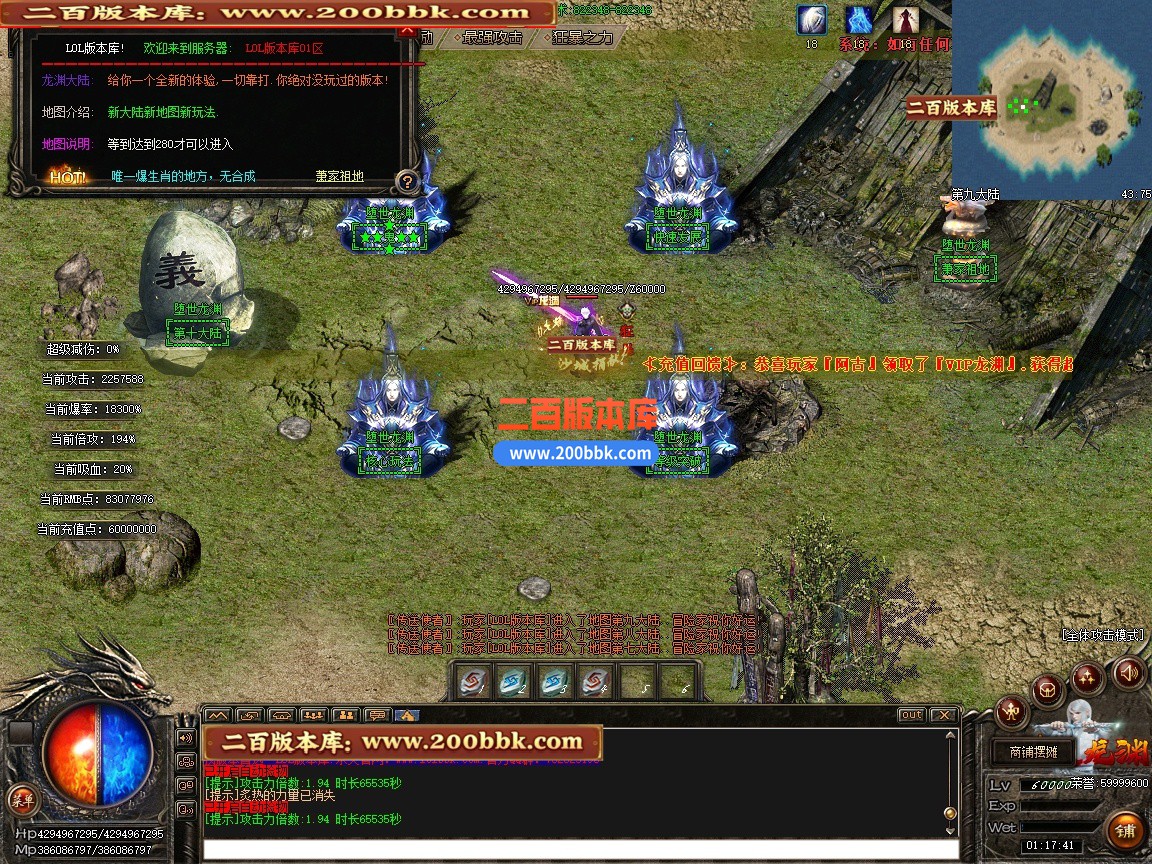
Task: Use the blue rune in hotbar slot 3
Action: point(556,682)
